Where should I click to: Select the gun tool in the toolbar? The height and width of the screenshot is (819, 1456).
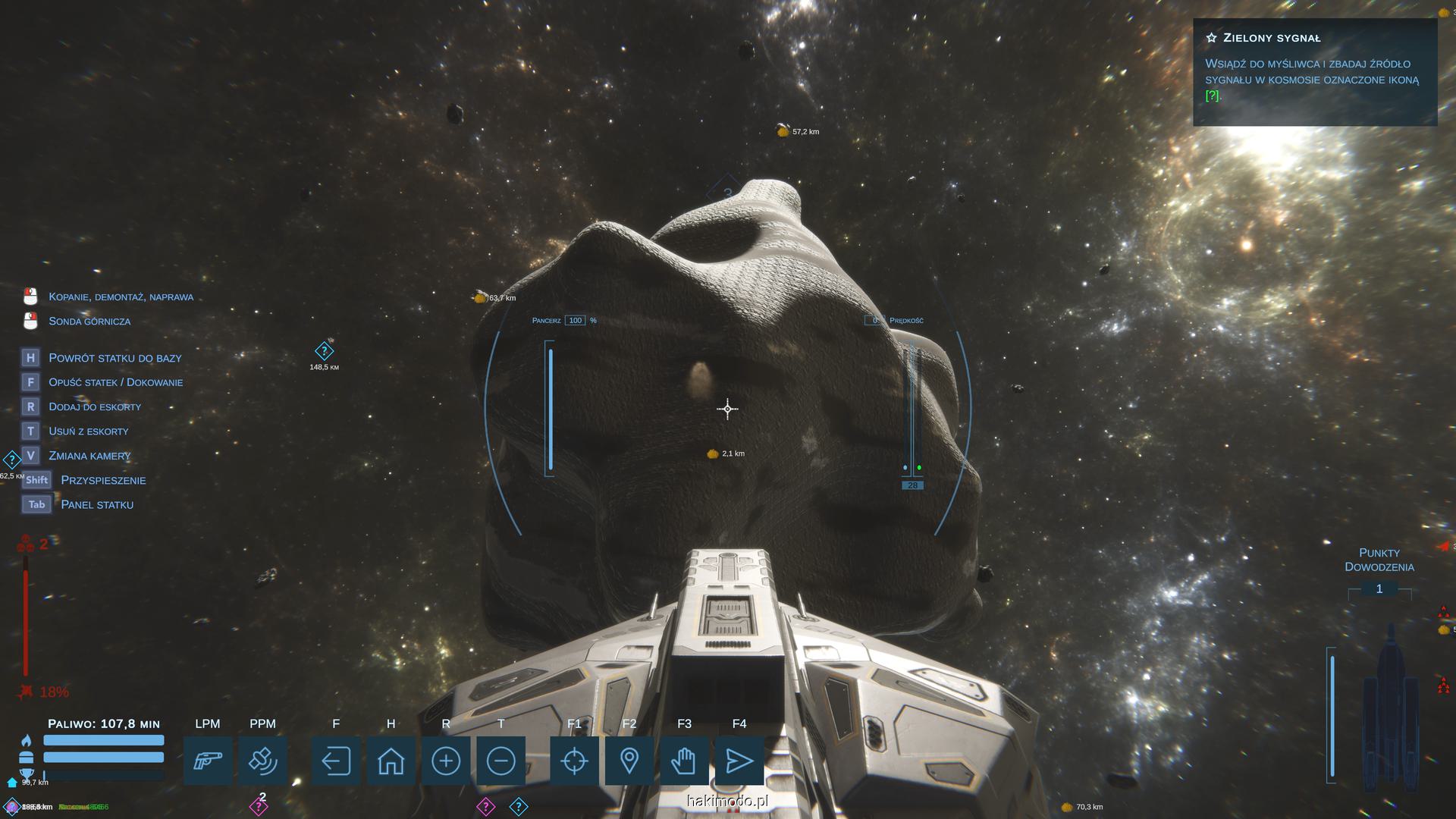[208, 761]
